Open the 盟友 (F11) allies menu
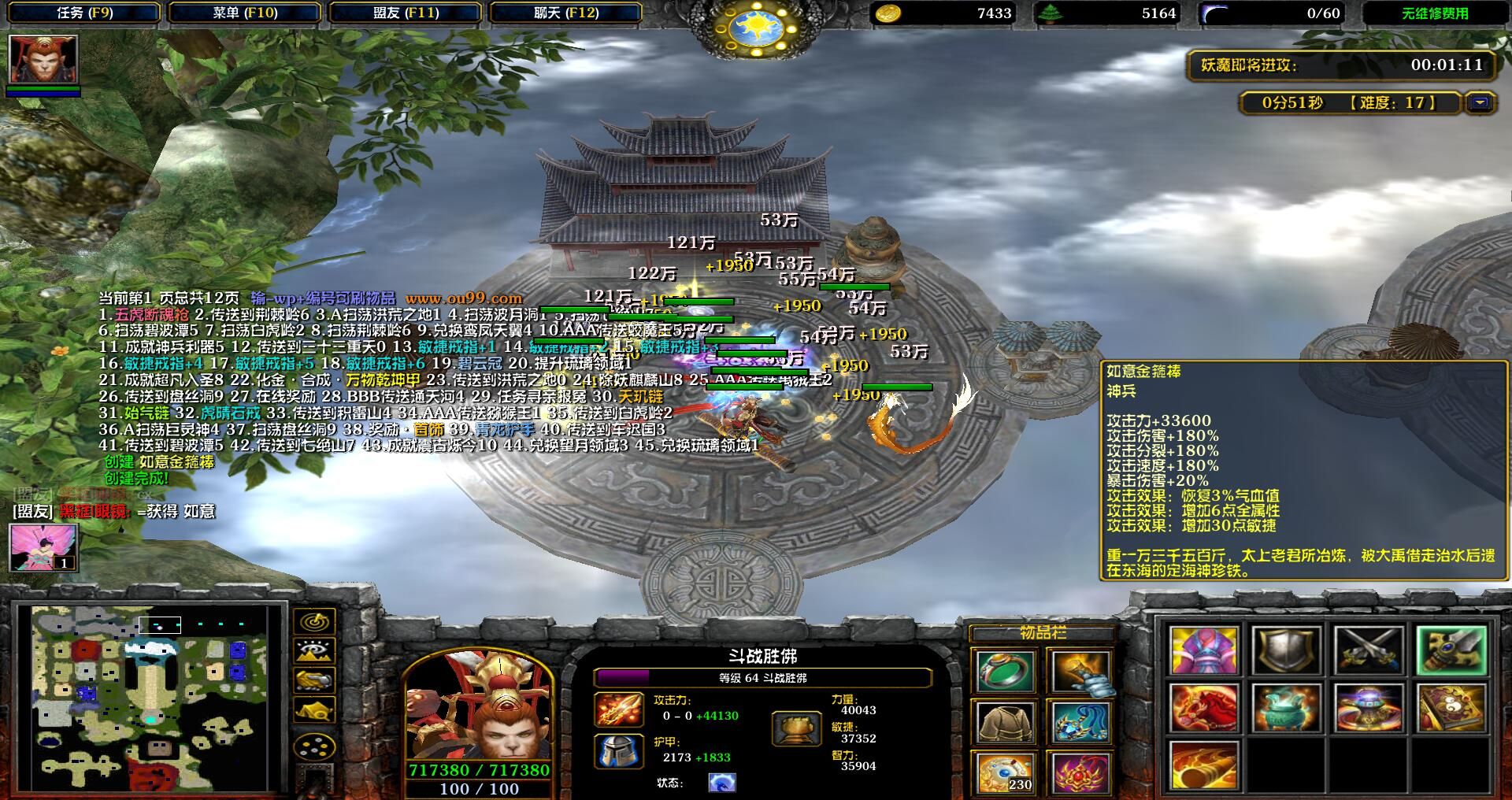Viewport: 1512px width, 800px height. pos(406,13)
